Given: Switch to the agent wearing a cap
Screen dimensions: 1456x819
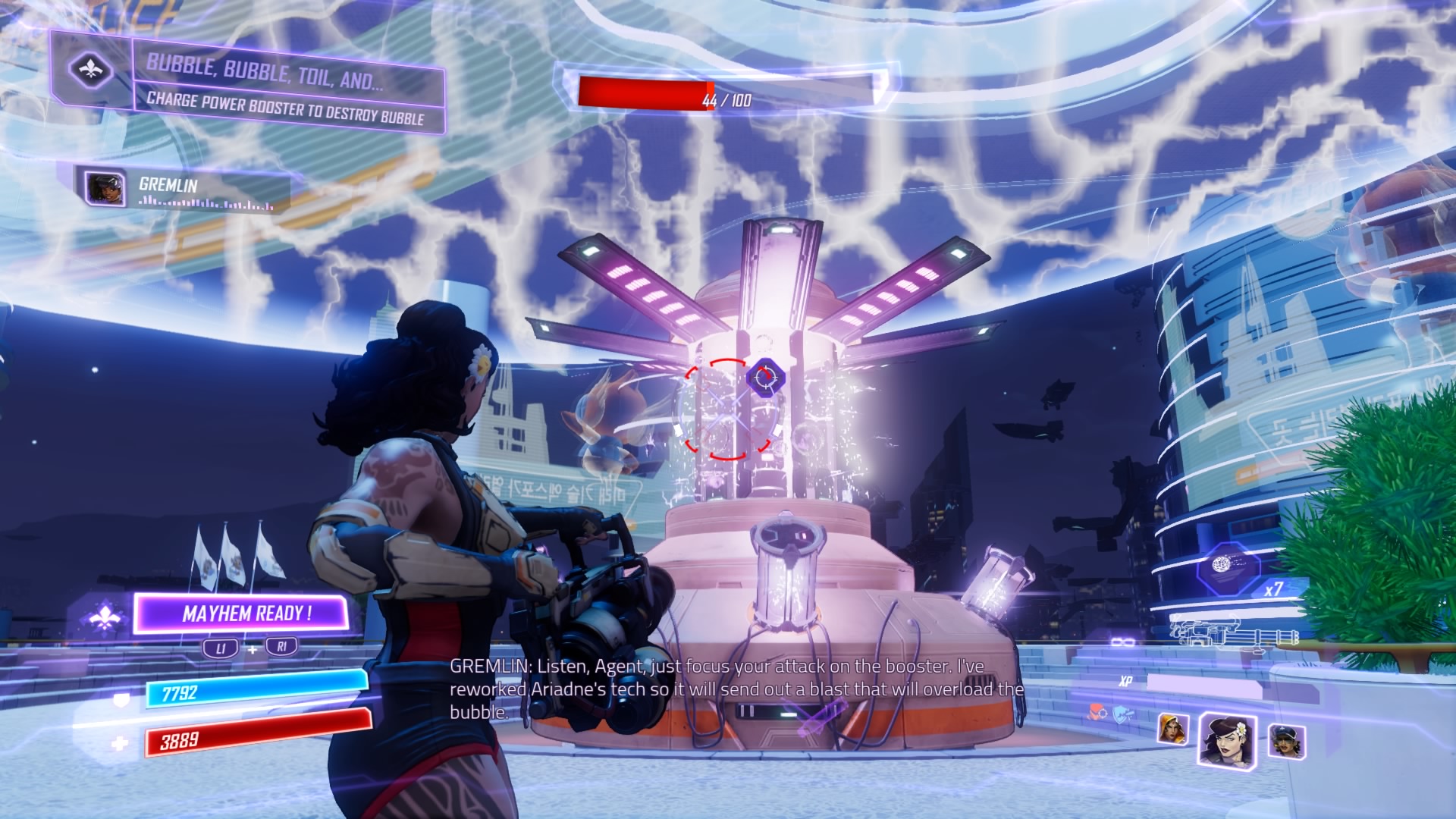Looking at the screenshot, I should 1286,740.
